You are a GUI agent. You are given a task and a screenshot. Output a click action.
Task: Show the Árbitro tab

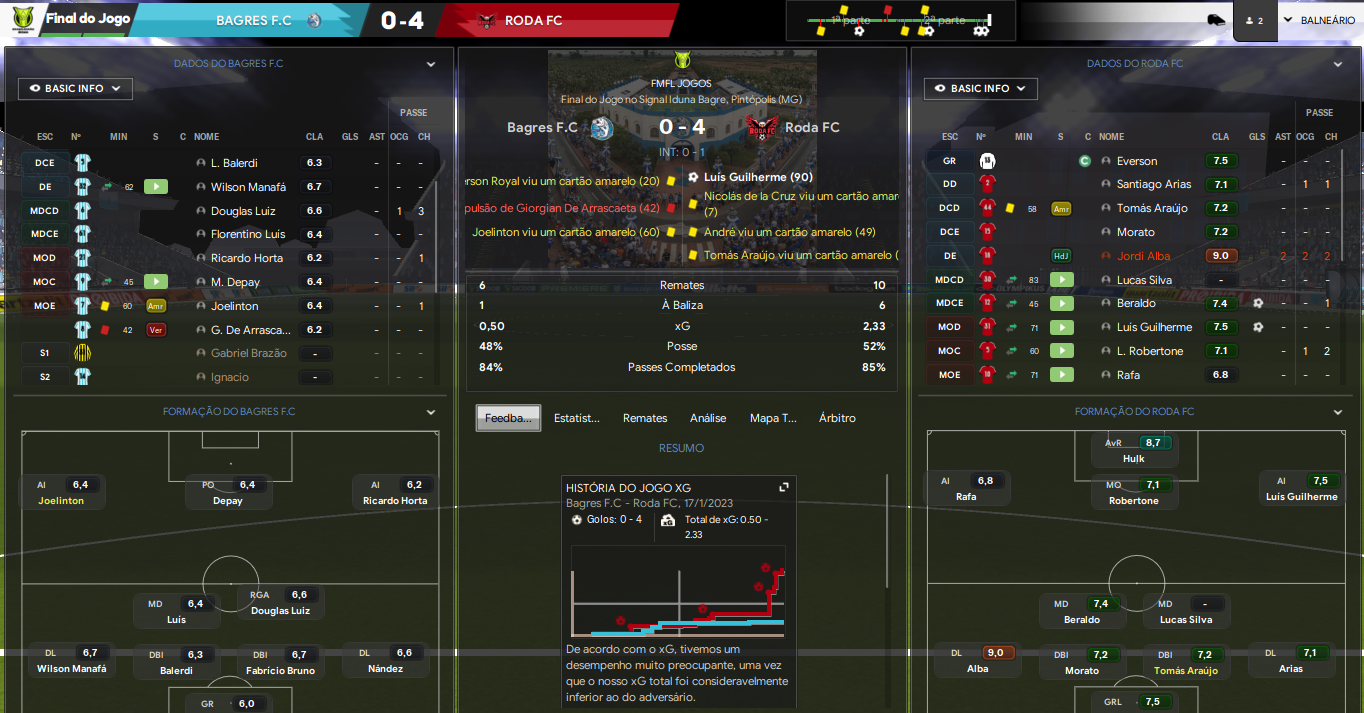click(837, 418)
